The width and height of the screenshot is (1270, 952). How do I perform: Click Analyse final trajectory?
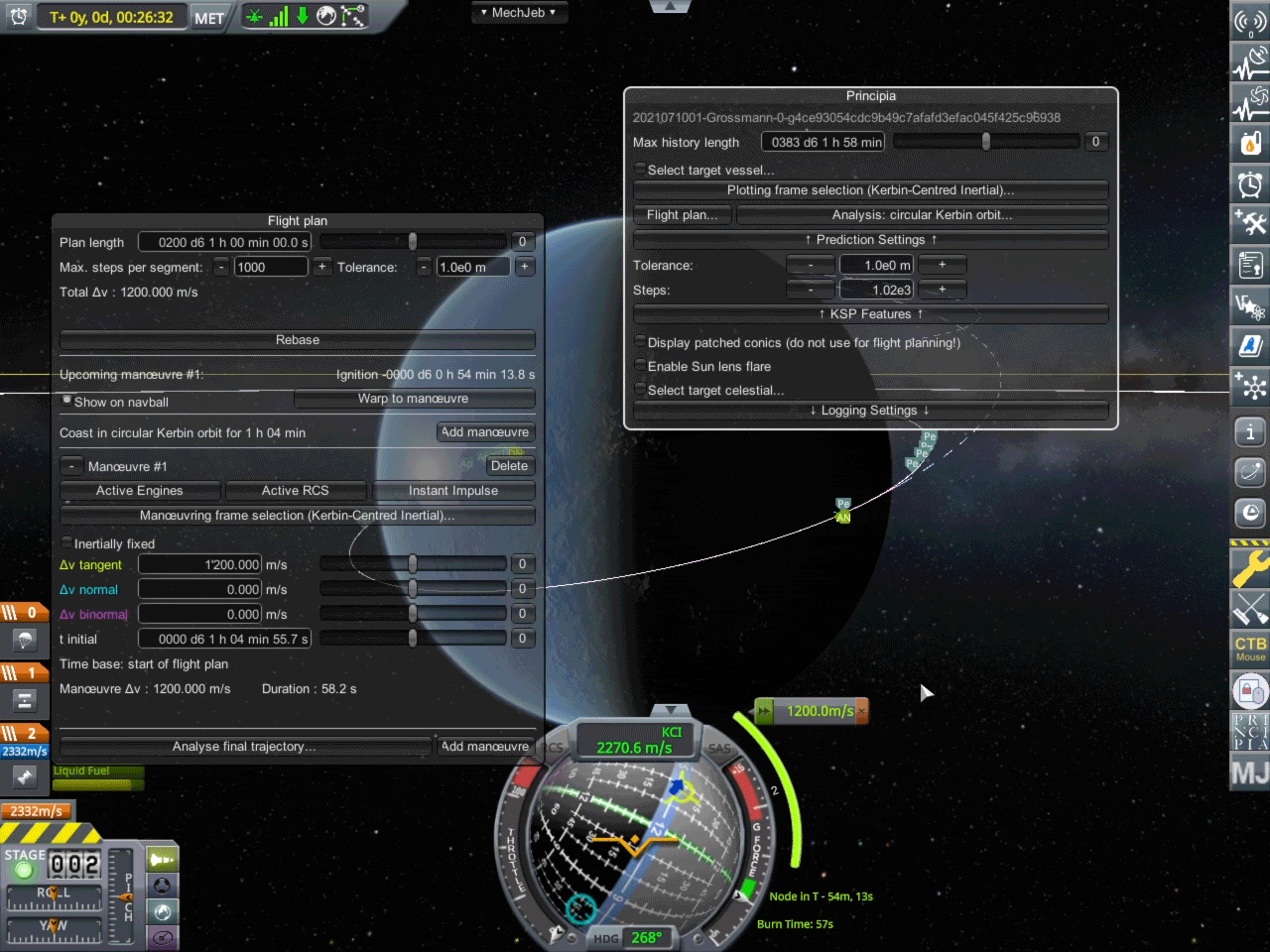(244, 746)
